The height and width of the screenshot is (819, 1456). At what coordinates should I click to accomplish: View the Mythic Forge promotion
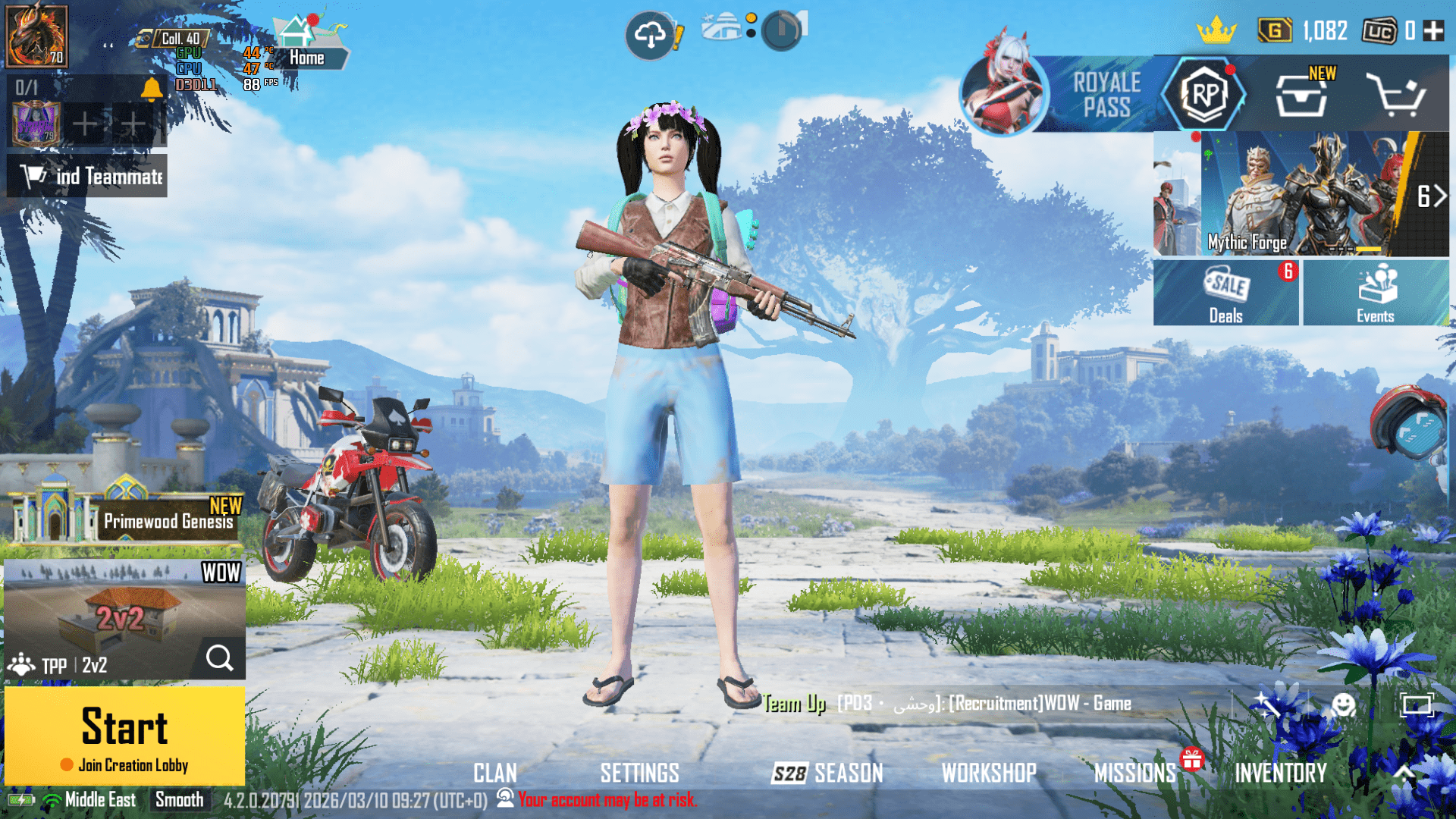(x=1301, y=194)
